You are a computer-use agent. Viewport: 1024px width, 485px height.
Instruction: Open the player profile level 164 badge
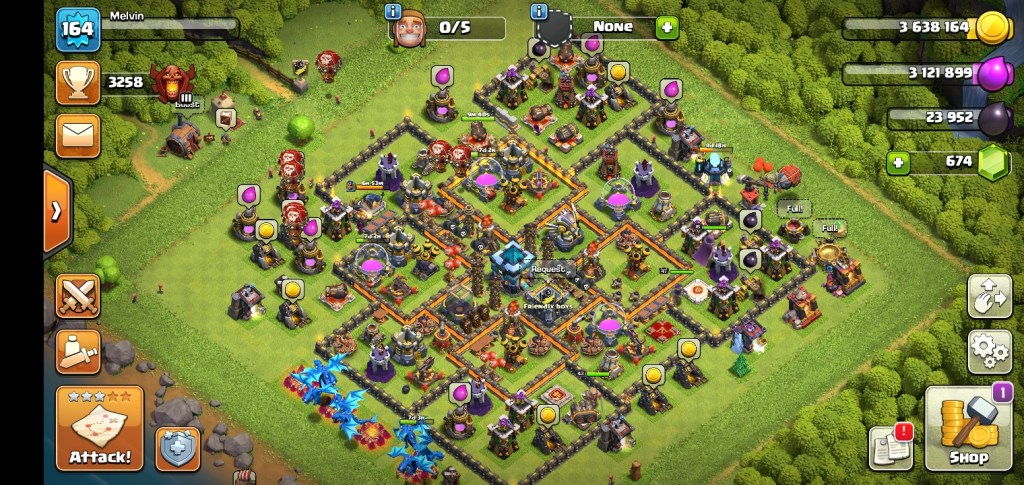point(76,28)
